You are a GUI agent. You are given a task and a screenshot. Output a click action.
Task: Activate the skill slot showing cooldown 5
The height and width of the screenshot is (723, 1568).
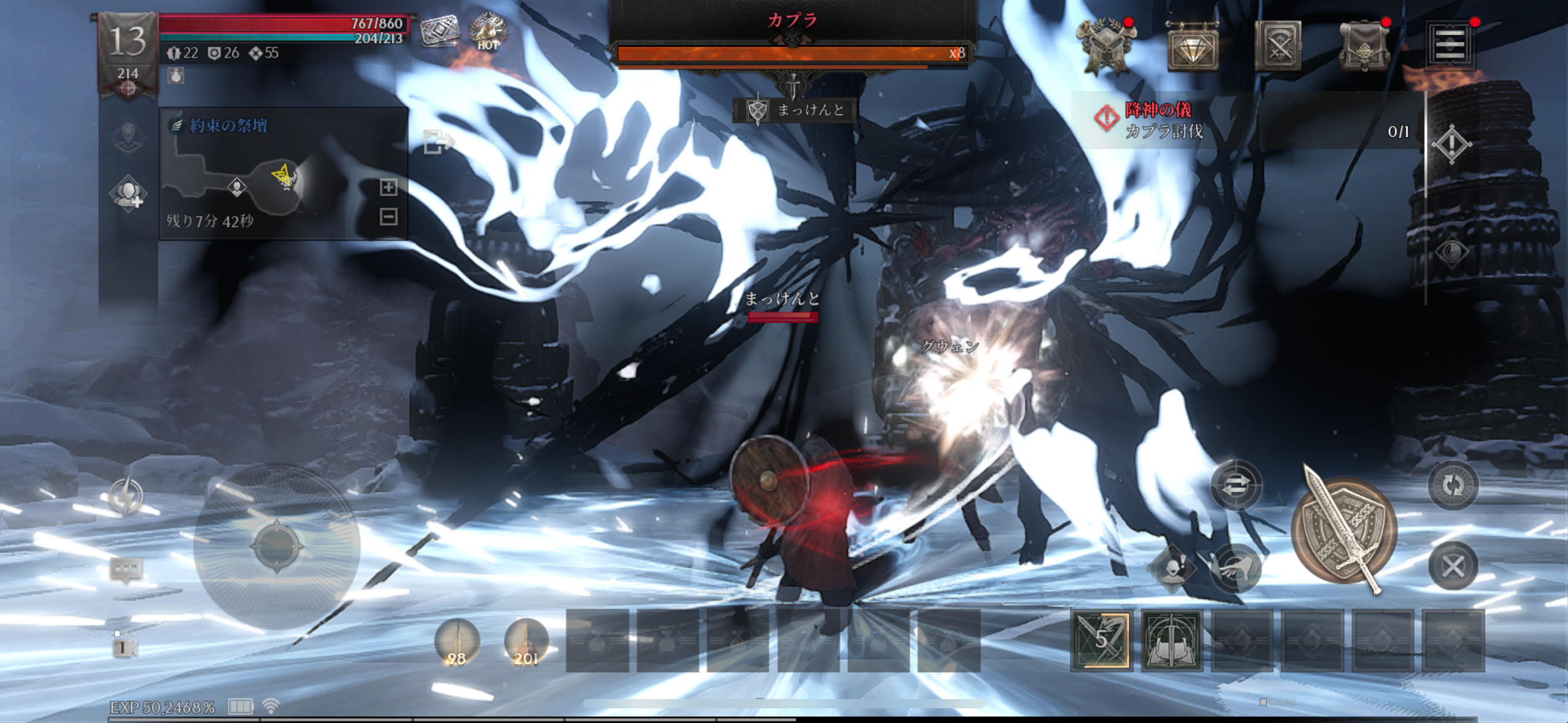[1102, 640]
